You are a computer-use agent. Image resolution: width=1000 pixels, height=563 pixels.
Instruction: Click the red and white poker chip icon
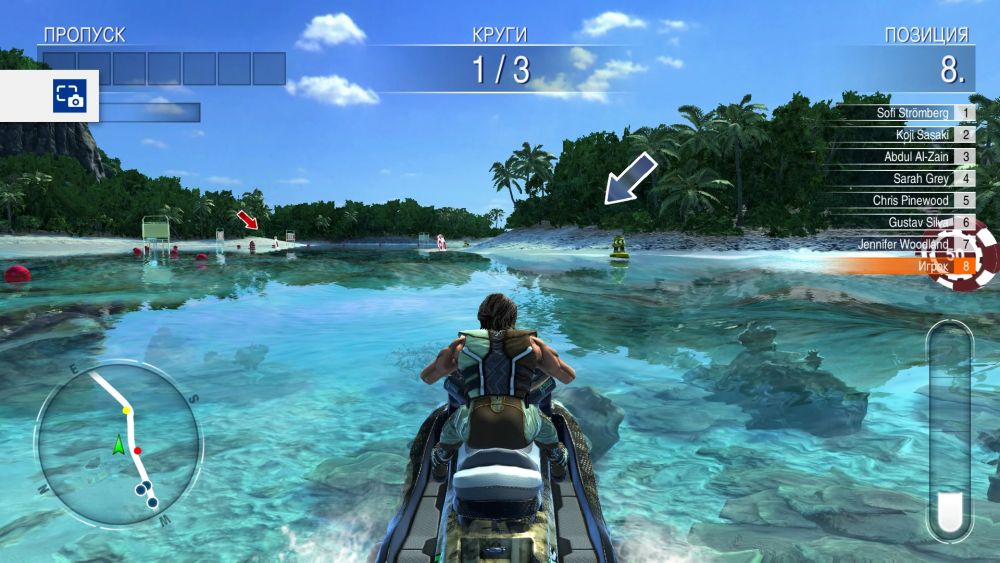click(x=963, y=257)
